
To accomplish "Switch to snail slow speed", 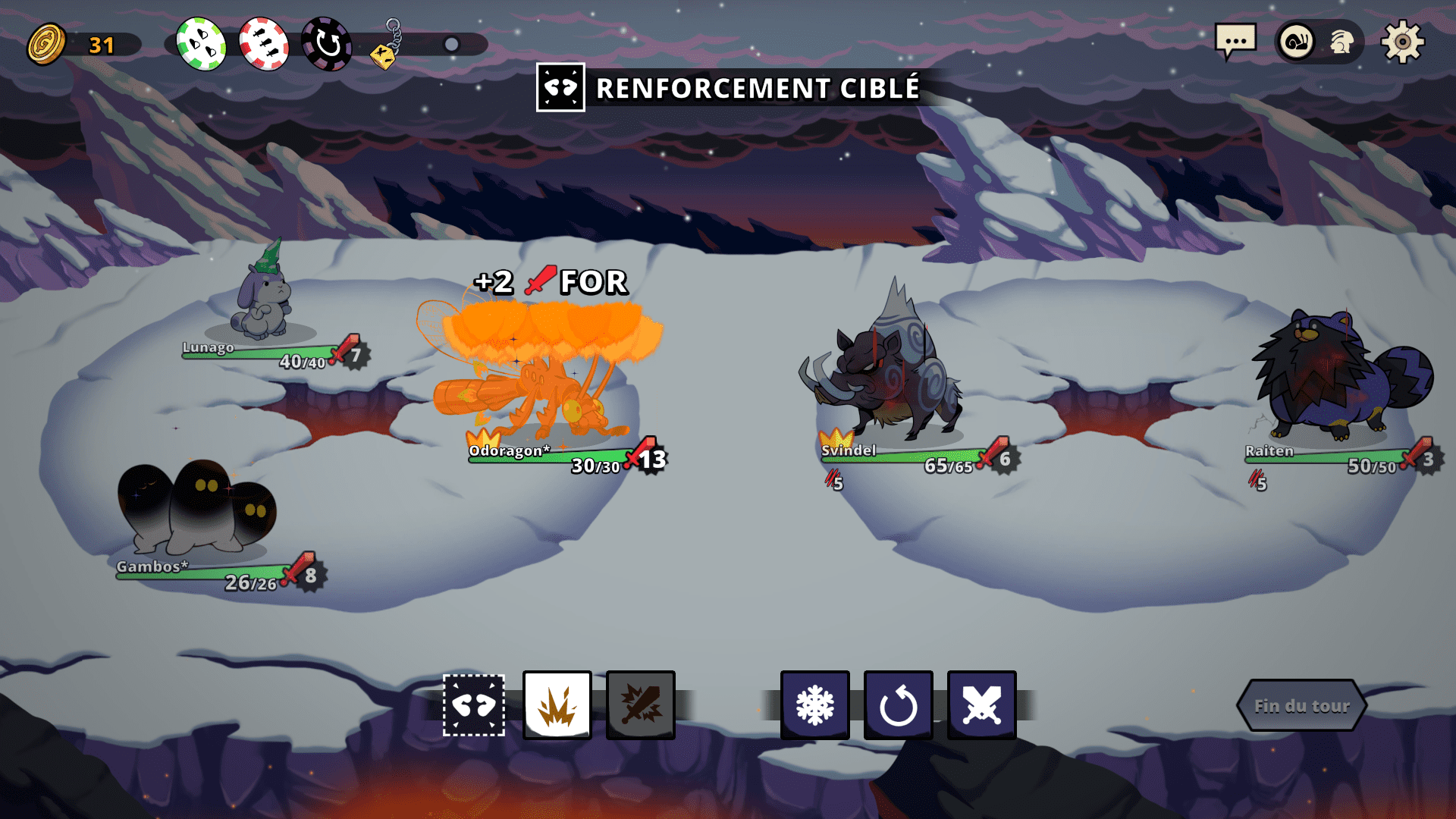I will click(x=1297, y=42).
